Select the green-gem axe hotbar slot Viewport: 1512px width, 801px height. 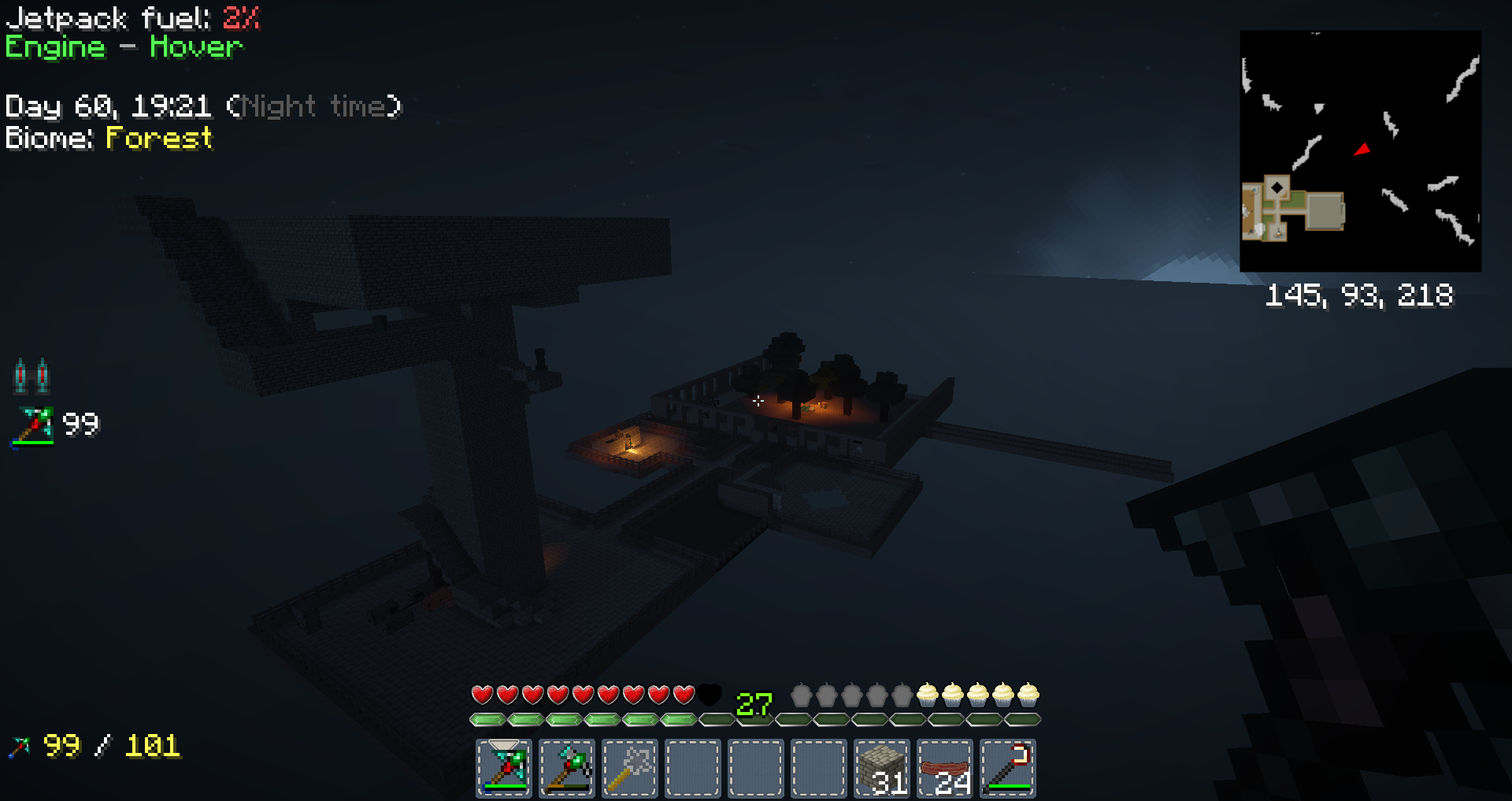pyautogui.click(x=567, y=768)
